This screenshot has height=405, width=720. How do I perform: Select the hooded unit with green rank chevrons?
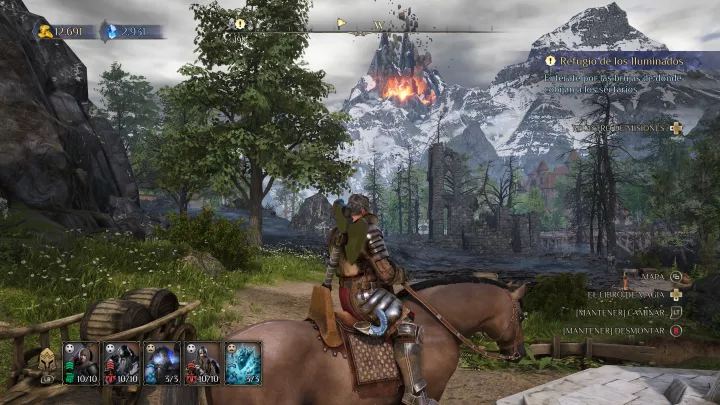pos(82,362)
